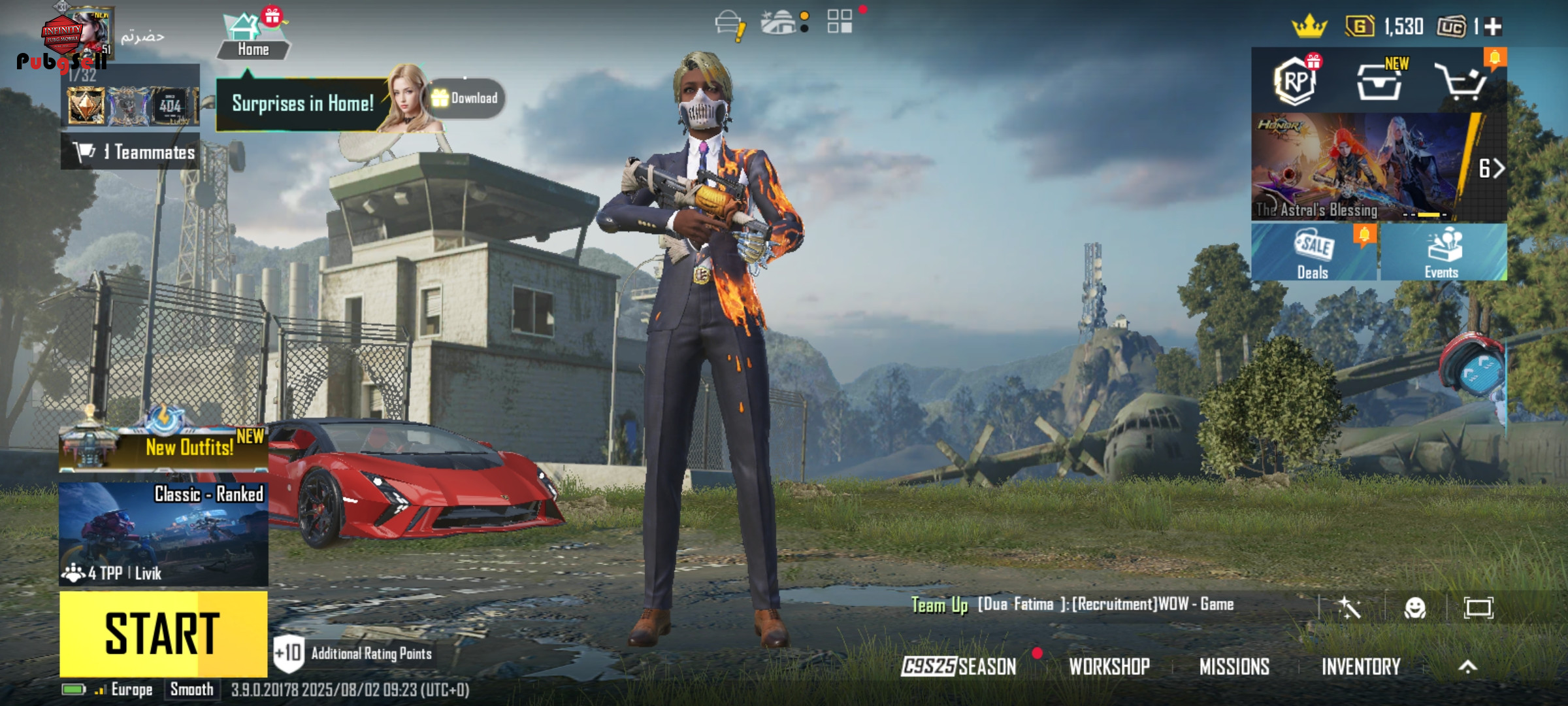Open the Royale Pass (RP) menu

coord(1296,82)
